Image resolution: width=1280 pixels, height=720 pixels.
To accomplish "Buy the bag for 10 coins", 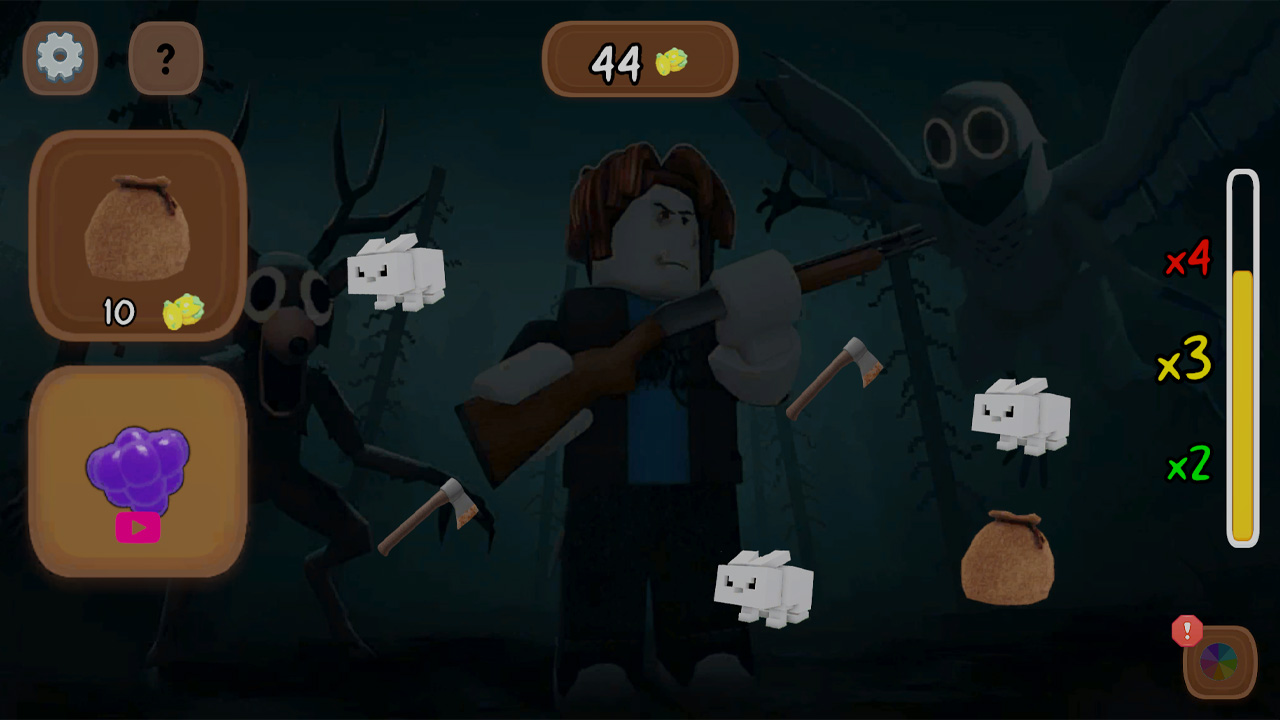I will (x=138, y=235).
